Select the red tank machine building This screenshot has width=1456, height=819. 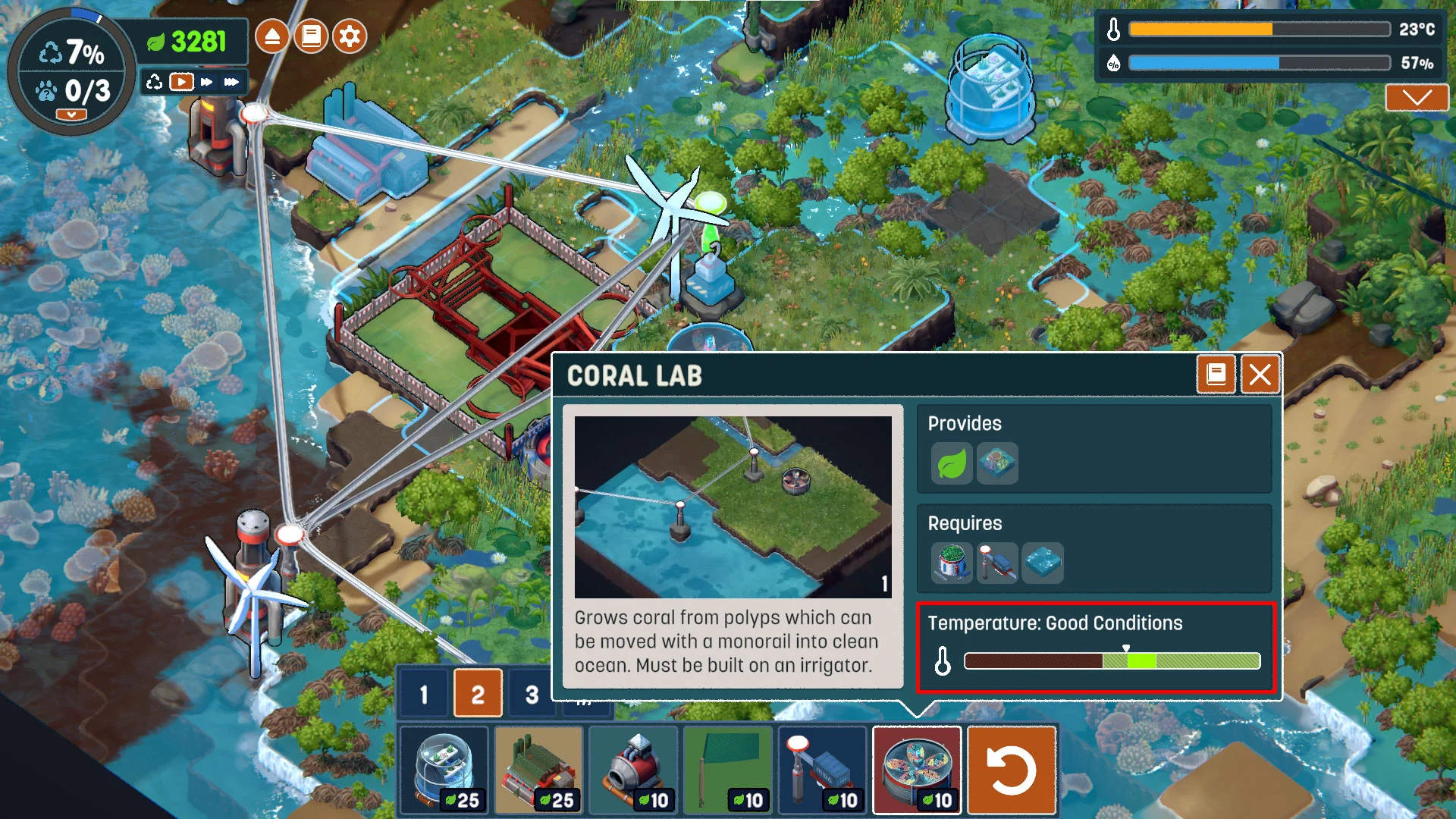[633, 770]
